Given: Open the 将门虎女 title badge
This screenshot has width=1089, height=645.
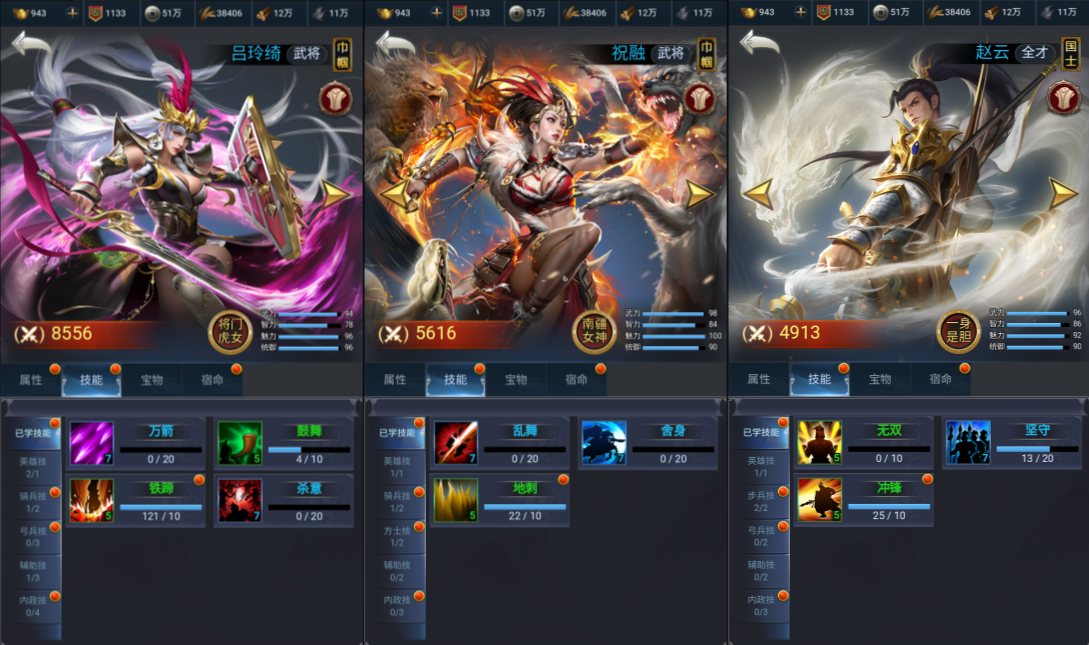Looking at the screenshot, I should click(x=228, y=330).
